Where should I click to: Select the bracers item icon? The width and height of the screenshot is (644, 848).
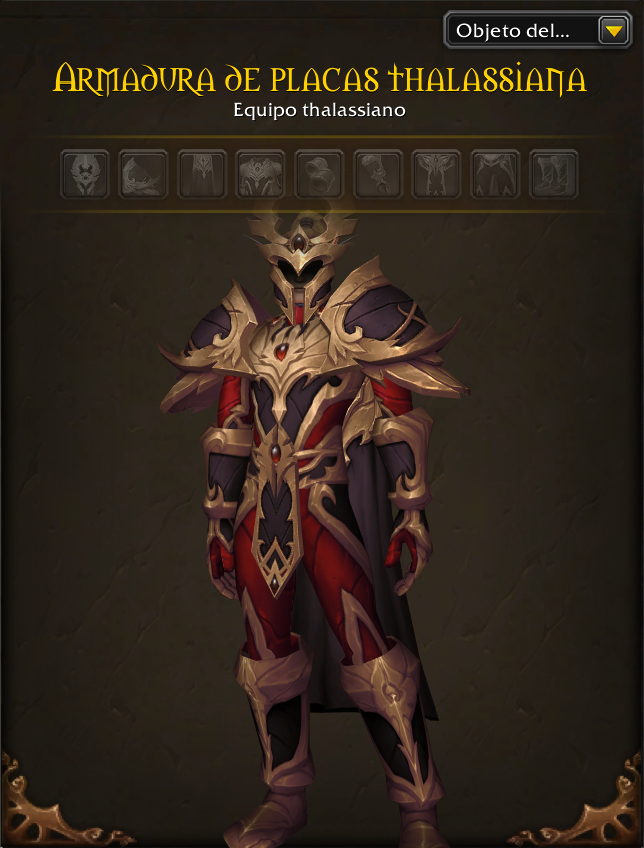click(x=319, y=175)
